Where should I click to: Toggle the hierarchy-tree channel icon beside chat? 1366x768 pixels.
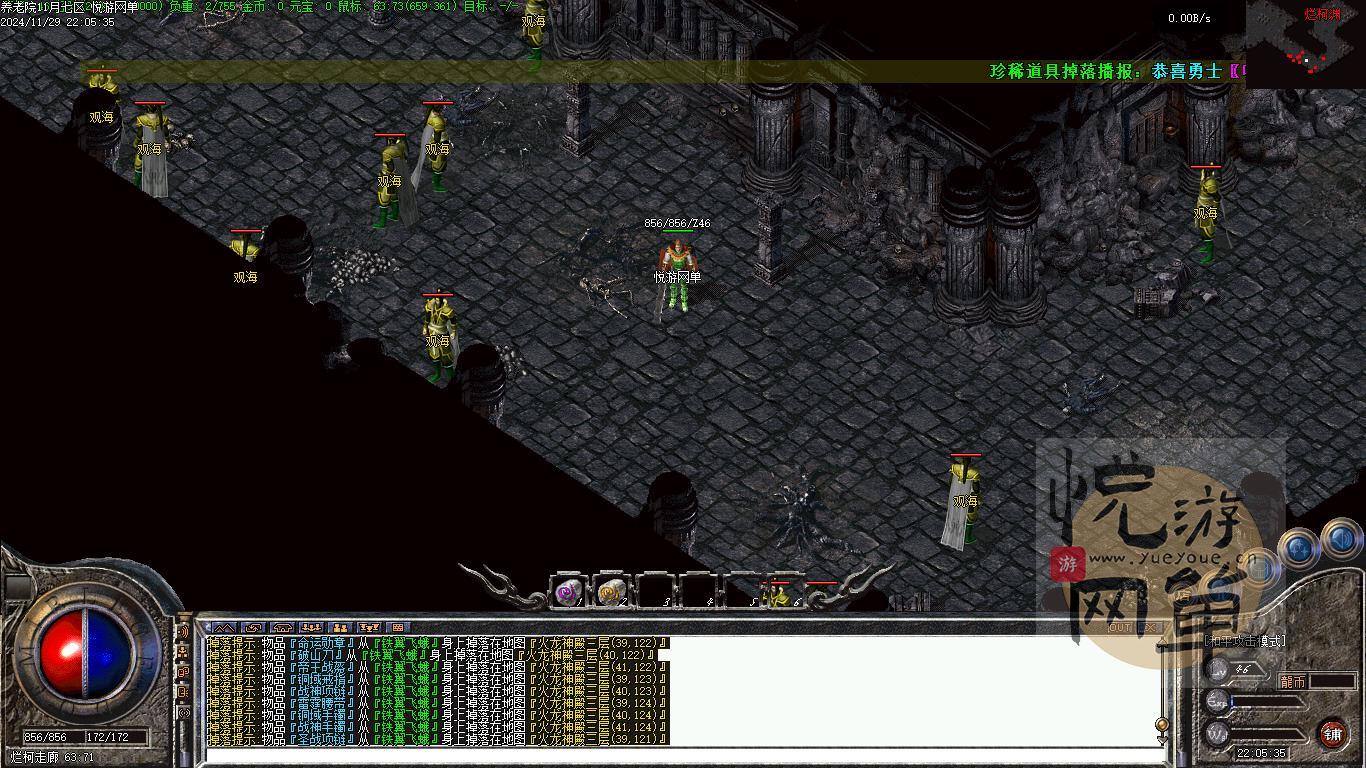click(x=183, y=652)
